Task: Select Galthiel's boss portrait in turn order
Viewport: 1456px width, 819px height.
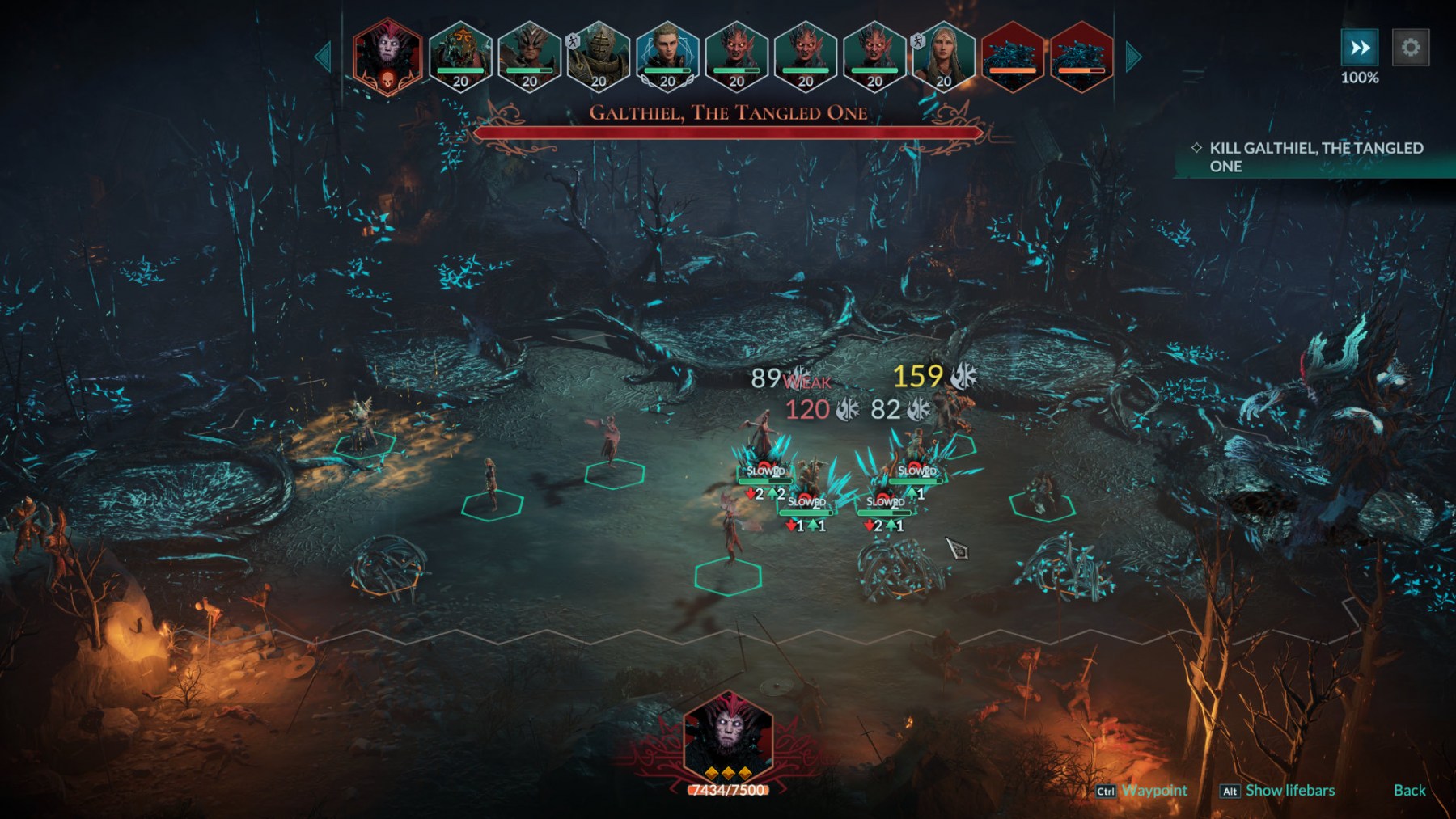Action: (x=387, y=57)
